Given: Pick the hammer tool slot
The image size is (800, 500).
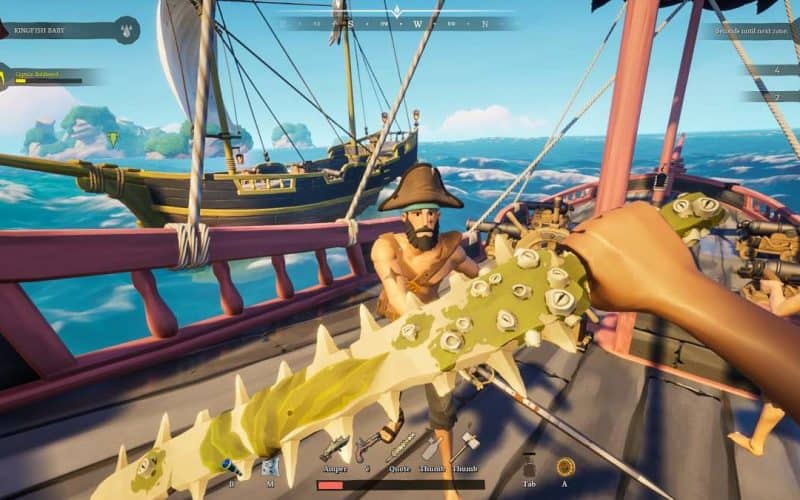Looking at the screenshot, I should point(467,445).
